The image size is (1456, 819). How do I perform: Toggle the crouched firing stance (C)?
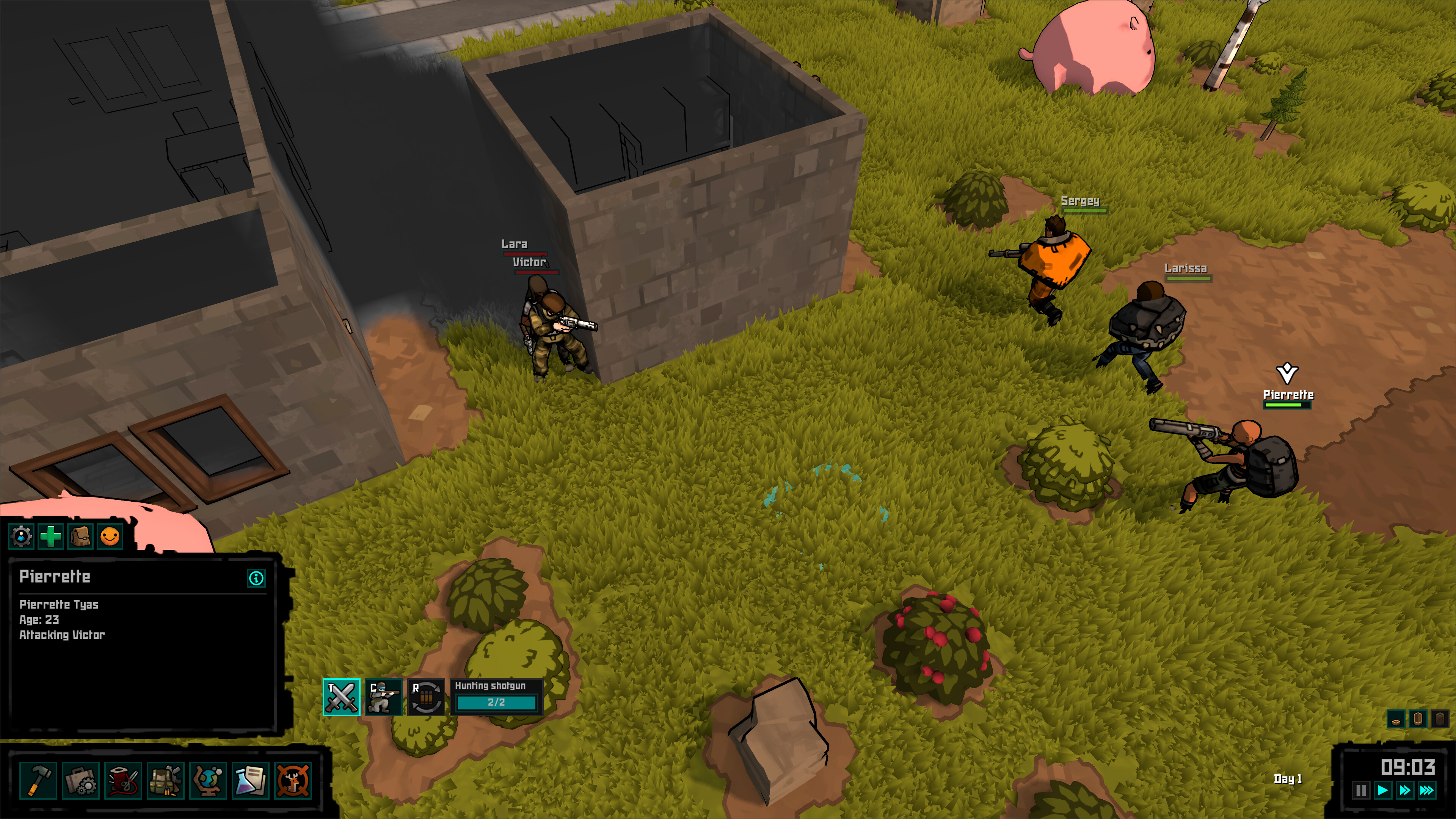(384, 698)
